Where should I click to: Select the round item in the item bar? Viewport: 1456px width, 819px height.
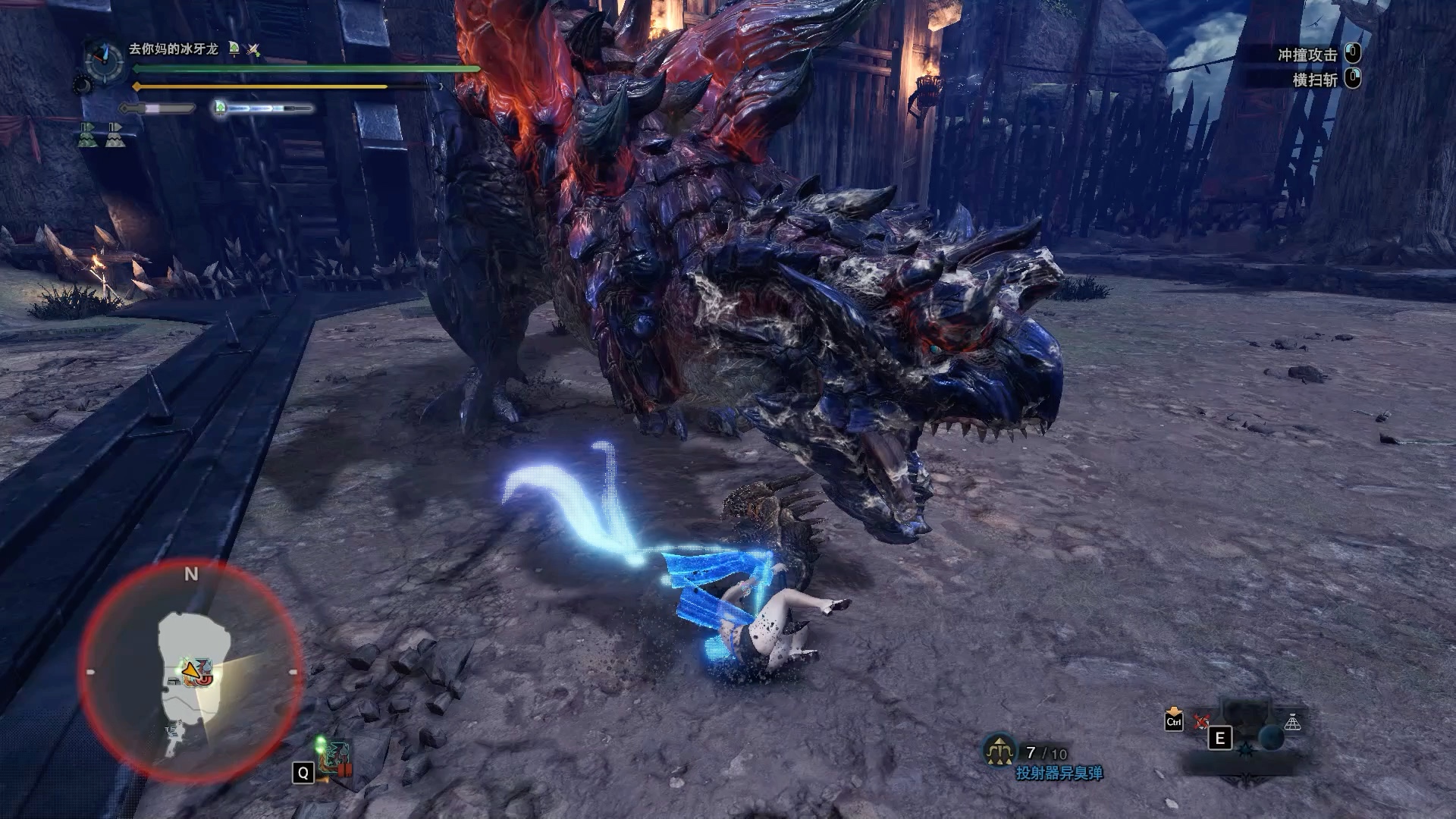[x=1271, y=737]
